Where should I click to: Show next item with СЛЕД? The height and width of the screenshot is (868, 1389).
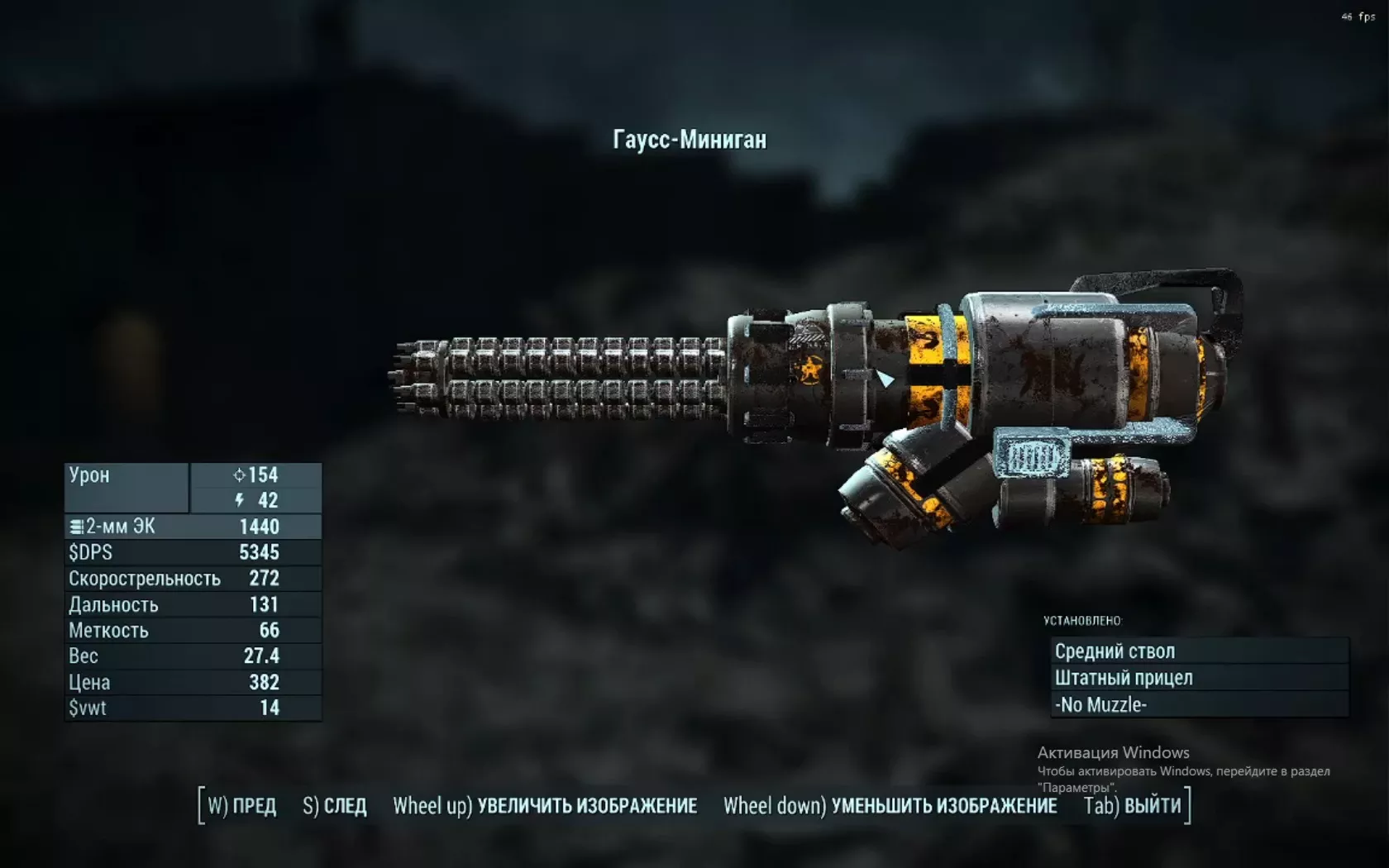[335, 806]
